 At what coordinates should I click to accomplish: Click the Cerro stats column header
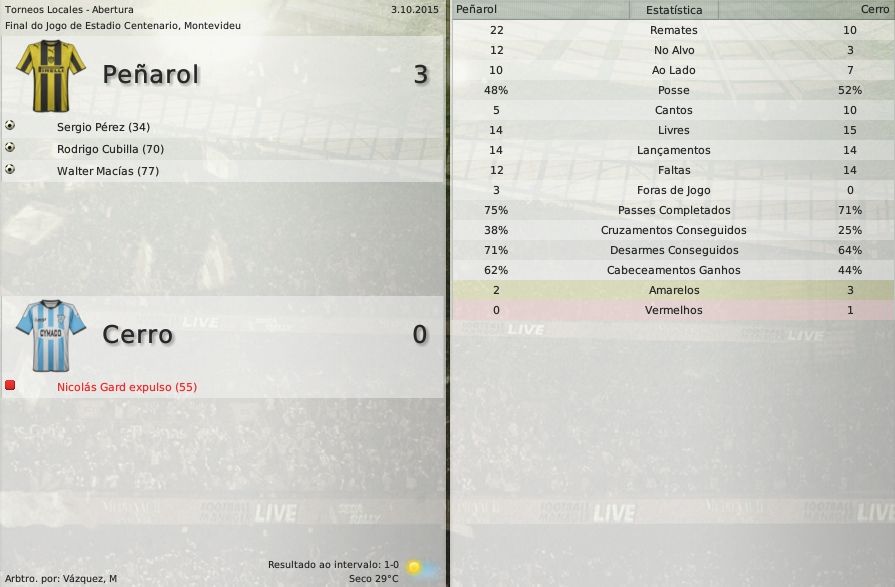[x=873, y=9]
